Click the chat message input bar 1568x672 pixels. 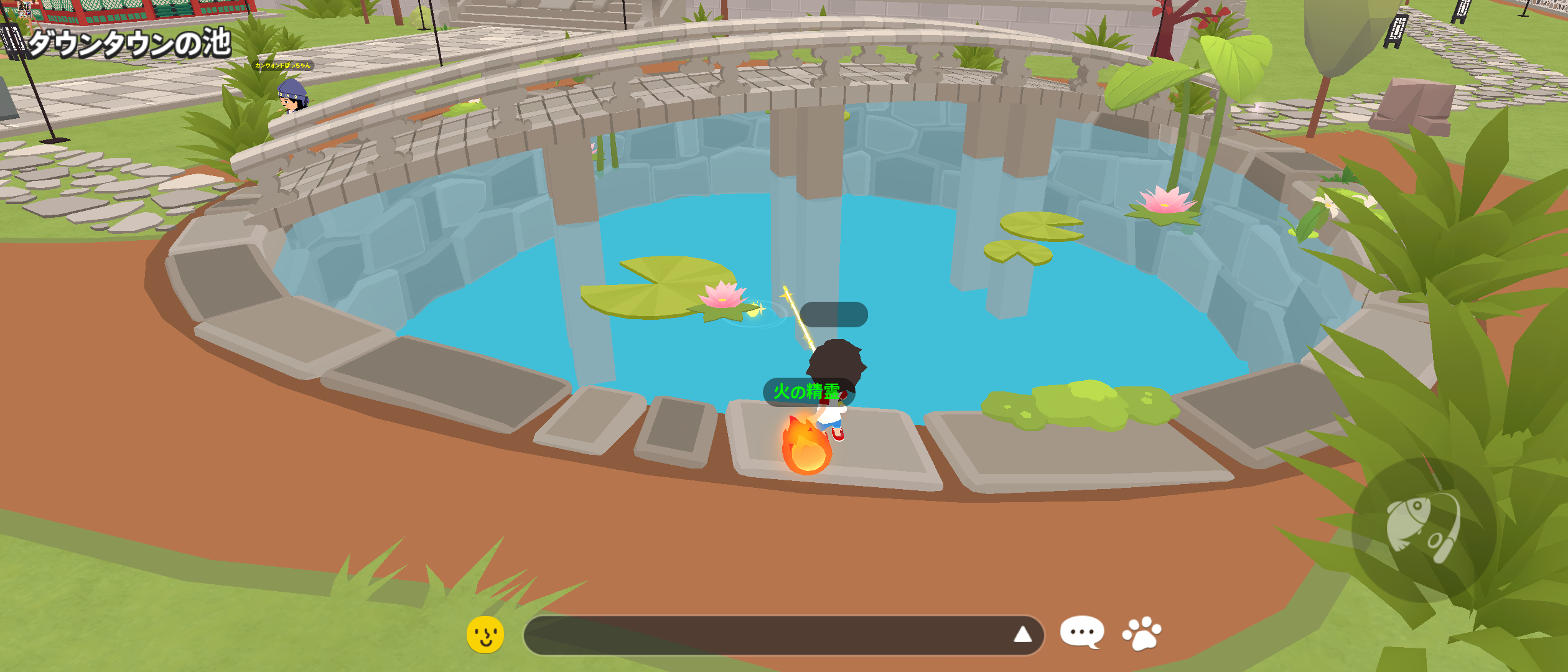(765, 635)
